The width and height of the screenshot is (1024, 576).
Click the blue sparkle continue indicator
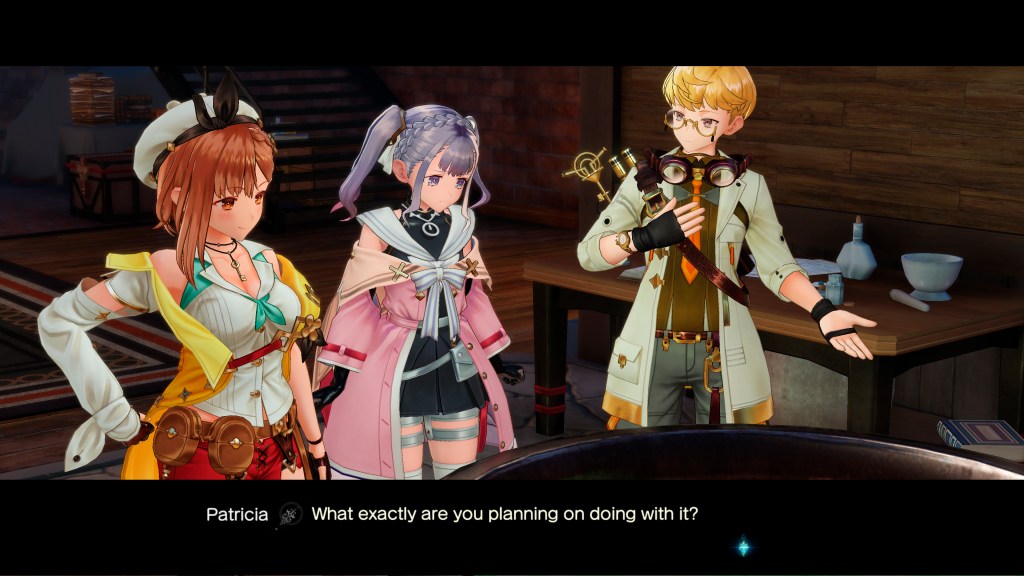[743, 547]
